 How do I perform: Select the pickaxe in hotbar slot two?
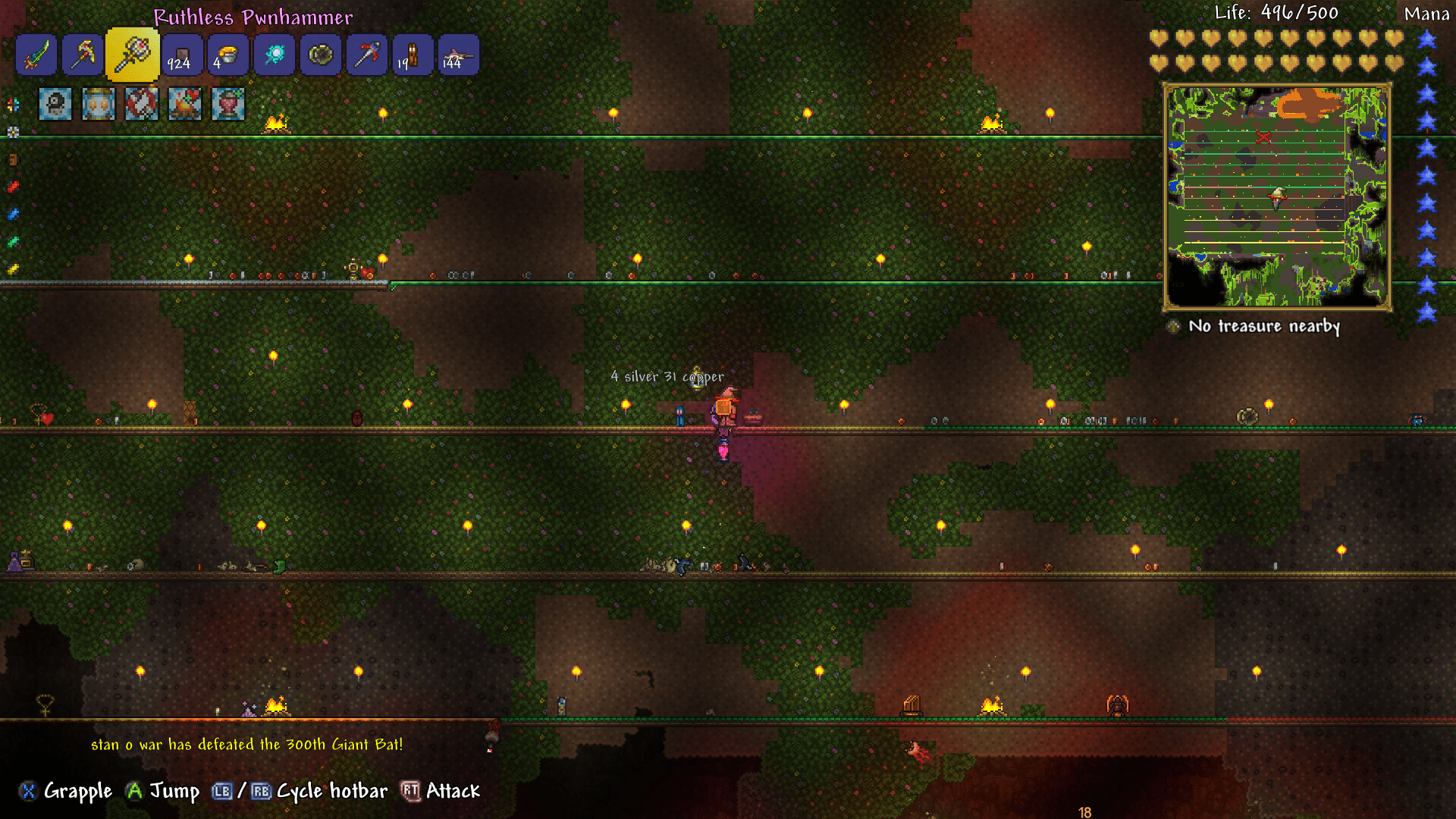tap(83, 55)
